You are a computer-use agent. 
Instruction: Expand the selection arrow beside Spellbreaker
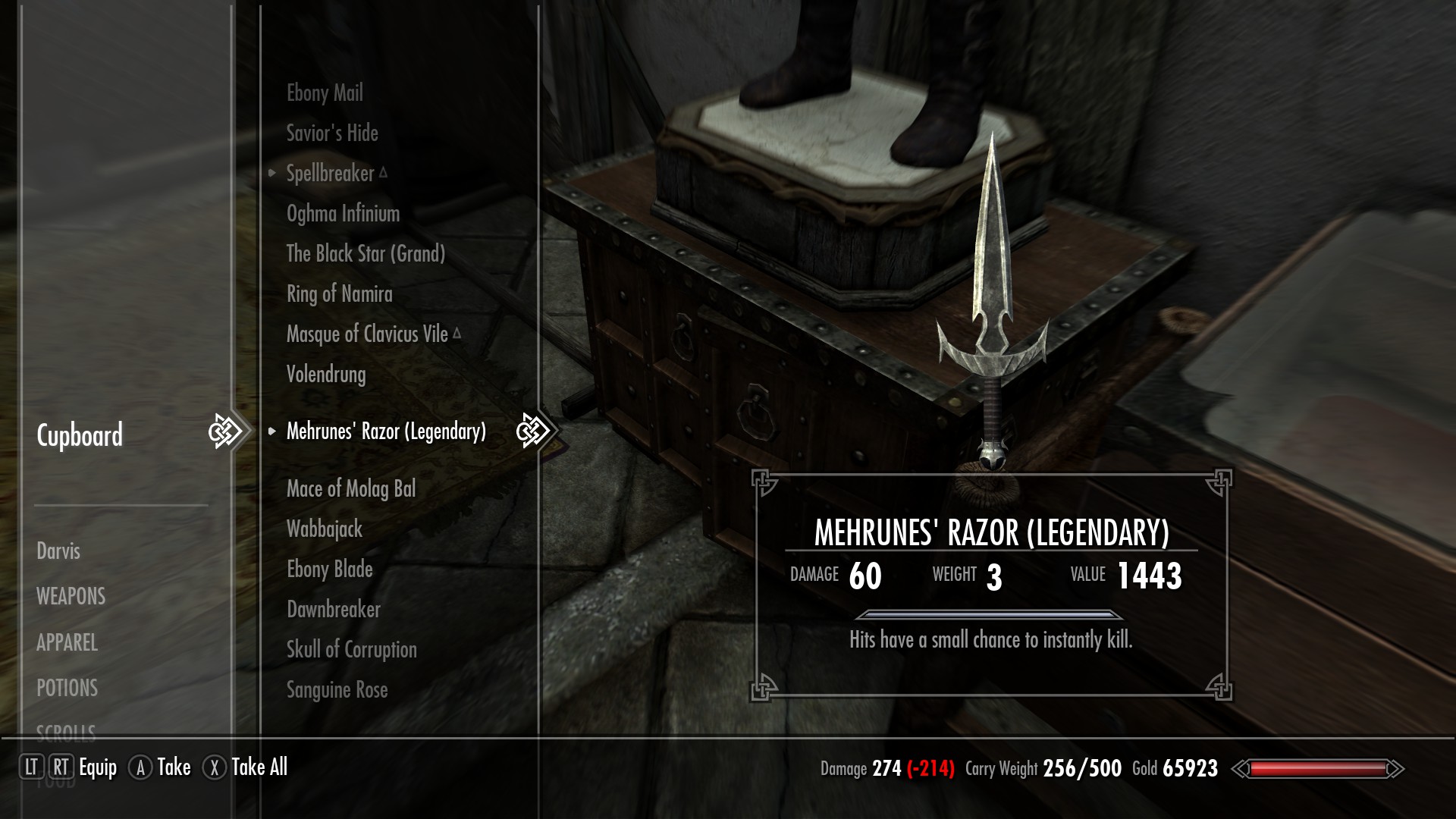(271, 172)
